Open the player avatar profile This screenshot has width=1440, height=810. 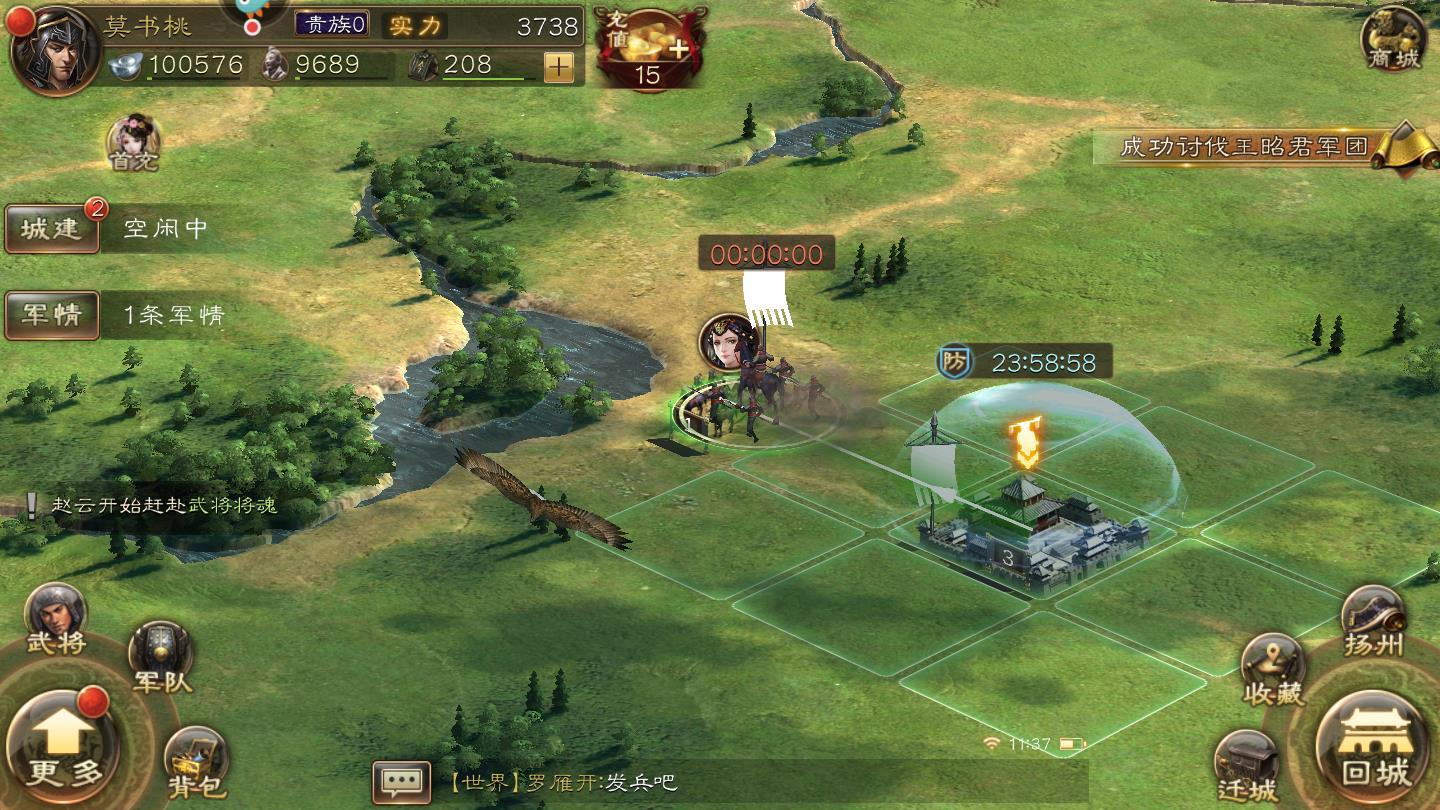point(53,50)
